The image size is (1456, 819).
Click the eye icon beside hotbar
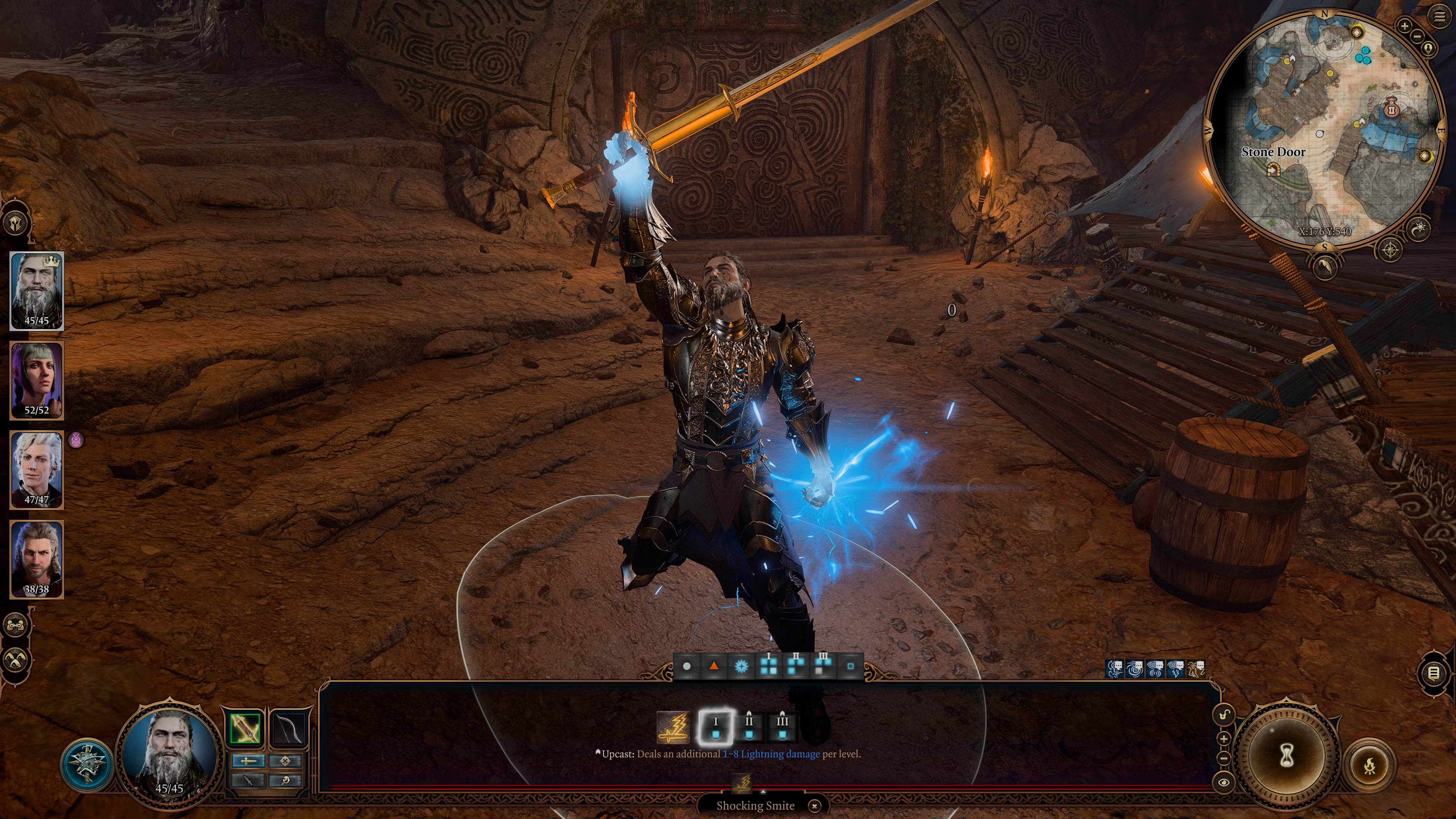click(1224, 783)
